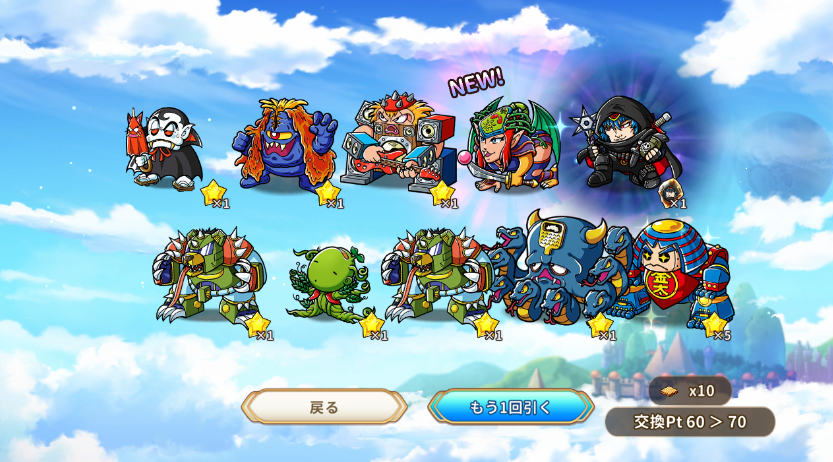Click the 戻る back button
The image size is (833, 462).
[x=324, y=407]
